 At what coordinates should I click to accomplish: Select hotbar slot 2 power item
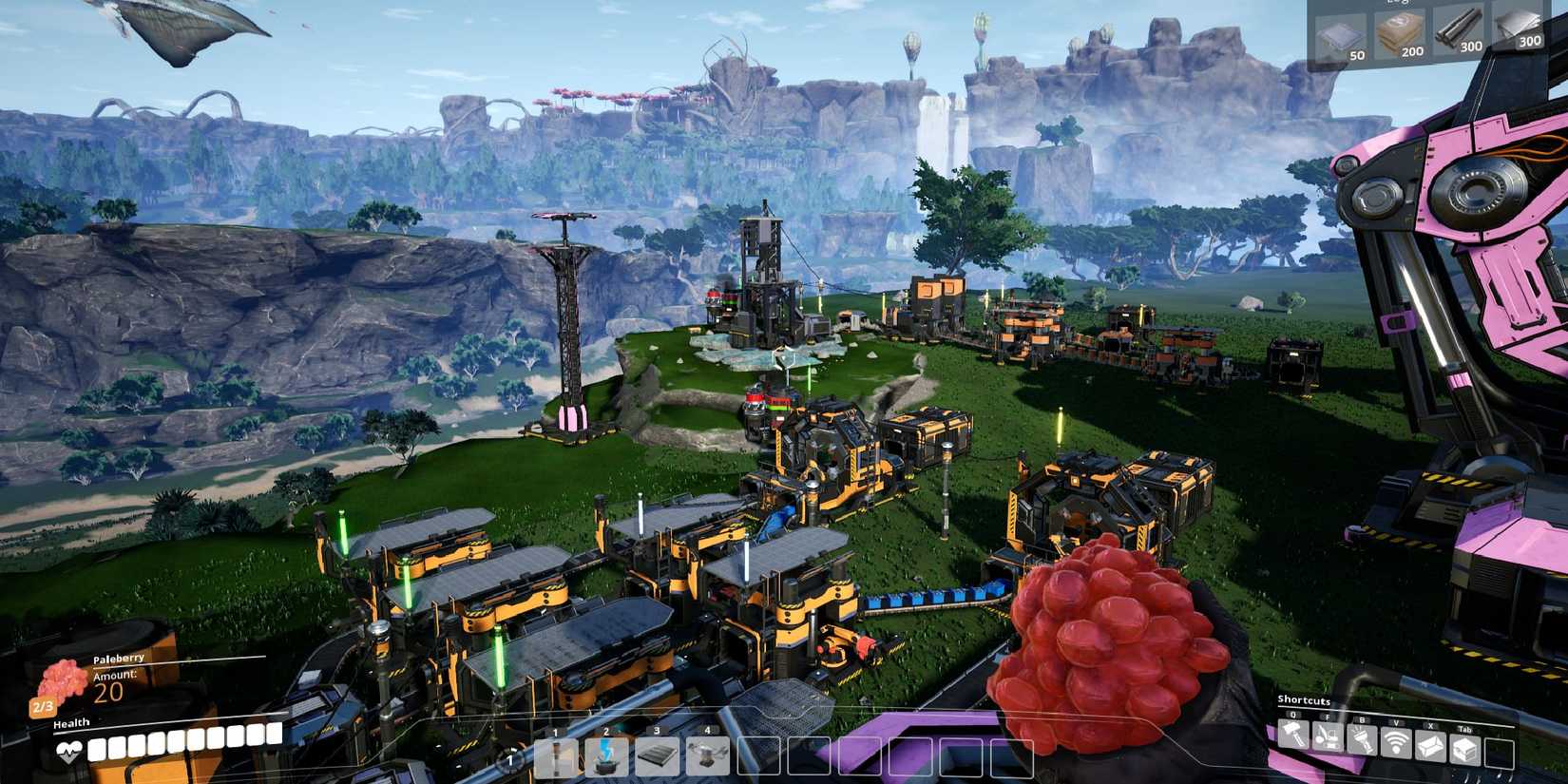(604, 758)
